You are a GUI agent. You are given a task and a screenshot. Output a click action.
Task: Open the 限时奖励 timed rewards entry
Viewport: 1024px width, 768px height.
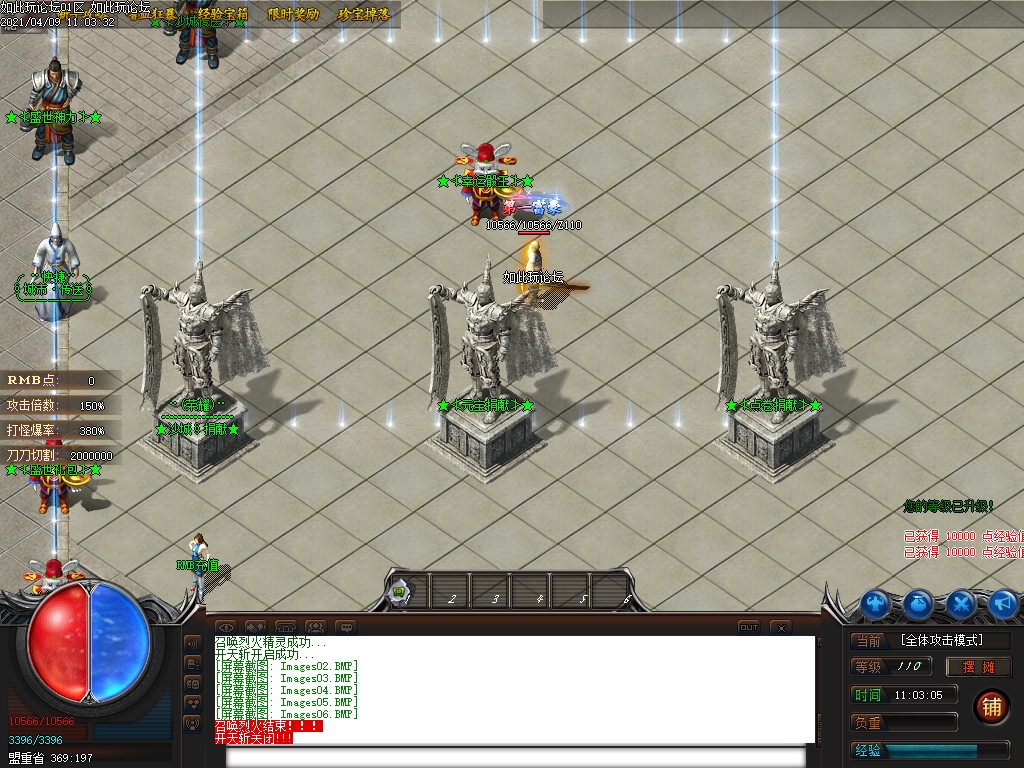[x=294, y=14]
